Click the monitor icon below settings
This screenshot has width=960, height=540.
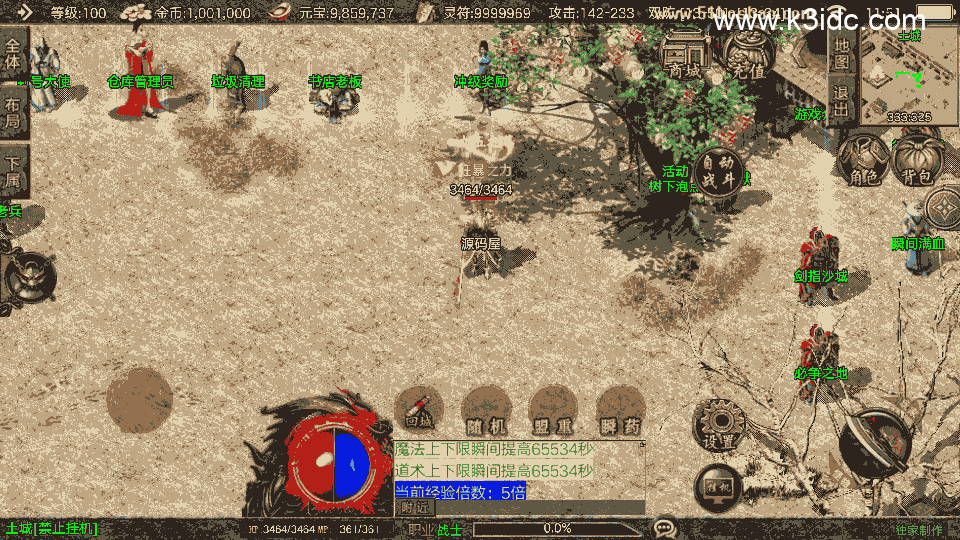(x=719, y=486)
